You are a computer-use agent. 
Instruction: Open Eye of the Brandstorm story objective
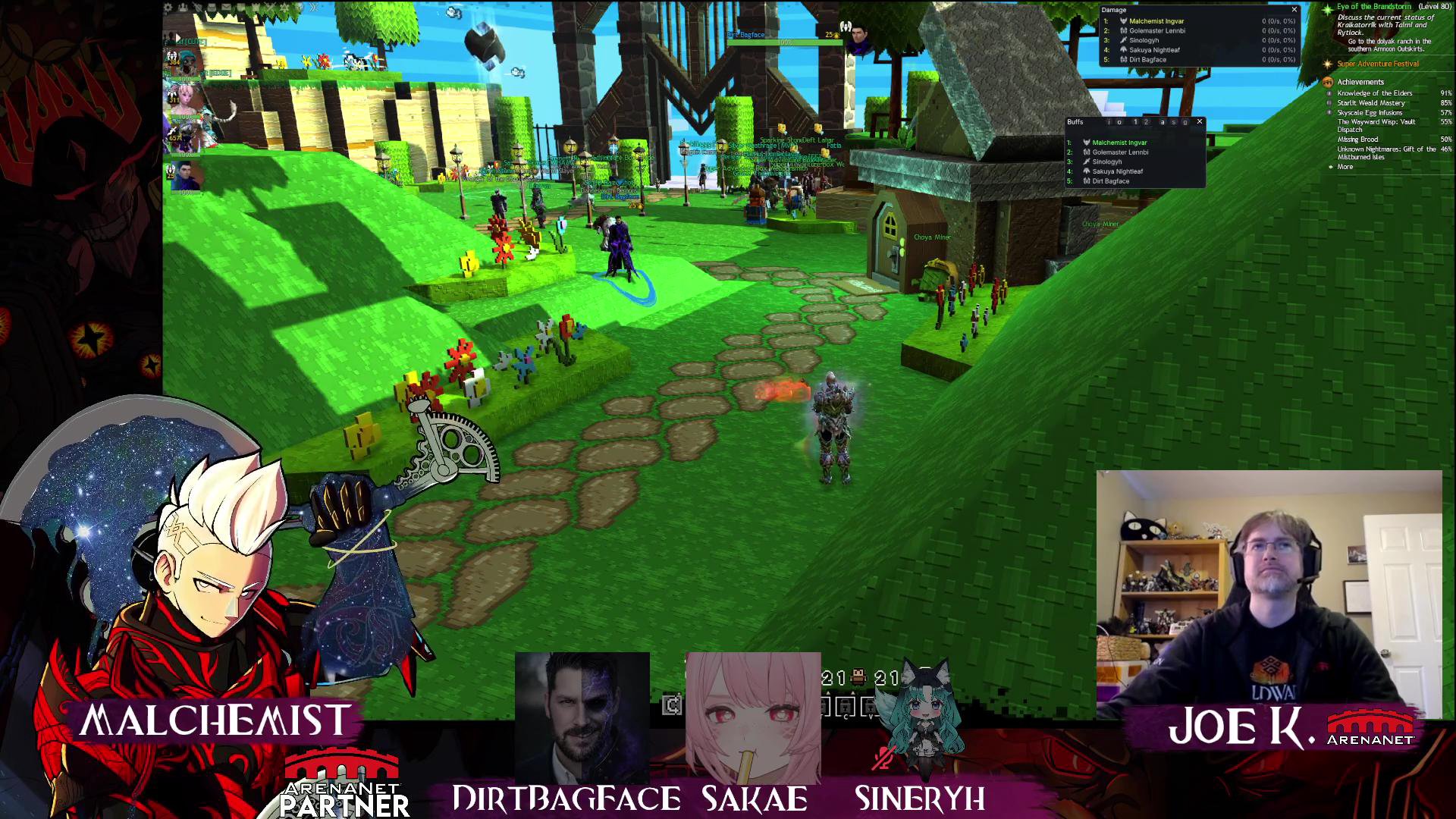coord(1373,7)
